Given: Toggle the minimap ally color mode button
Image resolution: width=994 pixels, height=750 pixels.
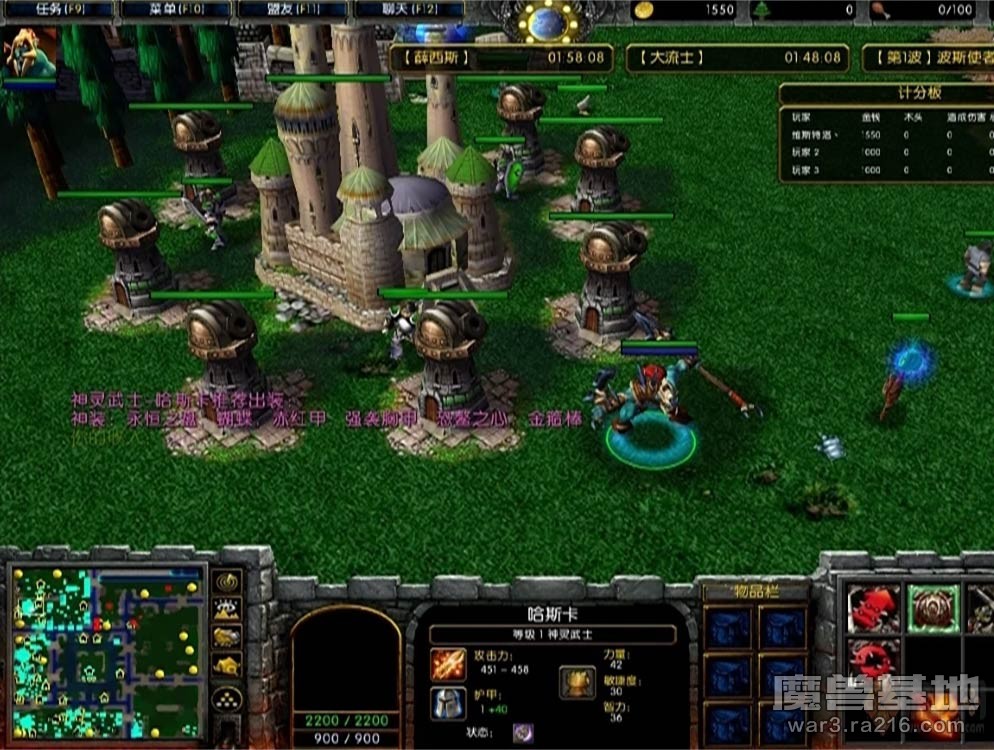Looking at the screenshot, I should tap(227, 637).
